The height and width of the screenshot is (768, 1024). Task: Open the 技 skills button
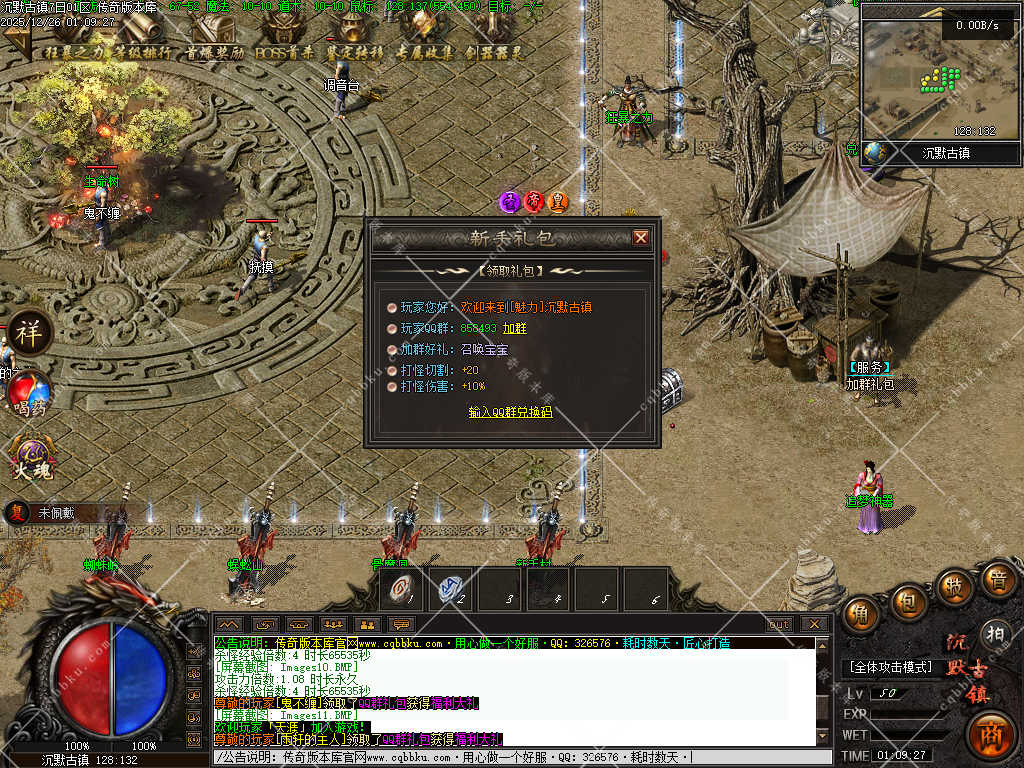click(x=956, y=586)
